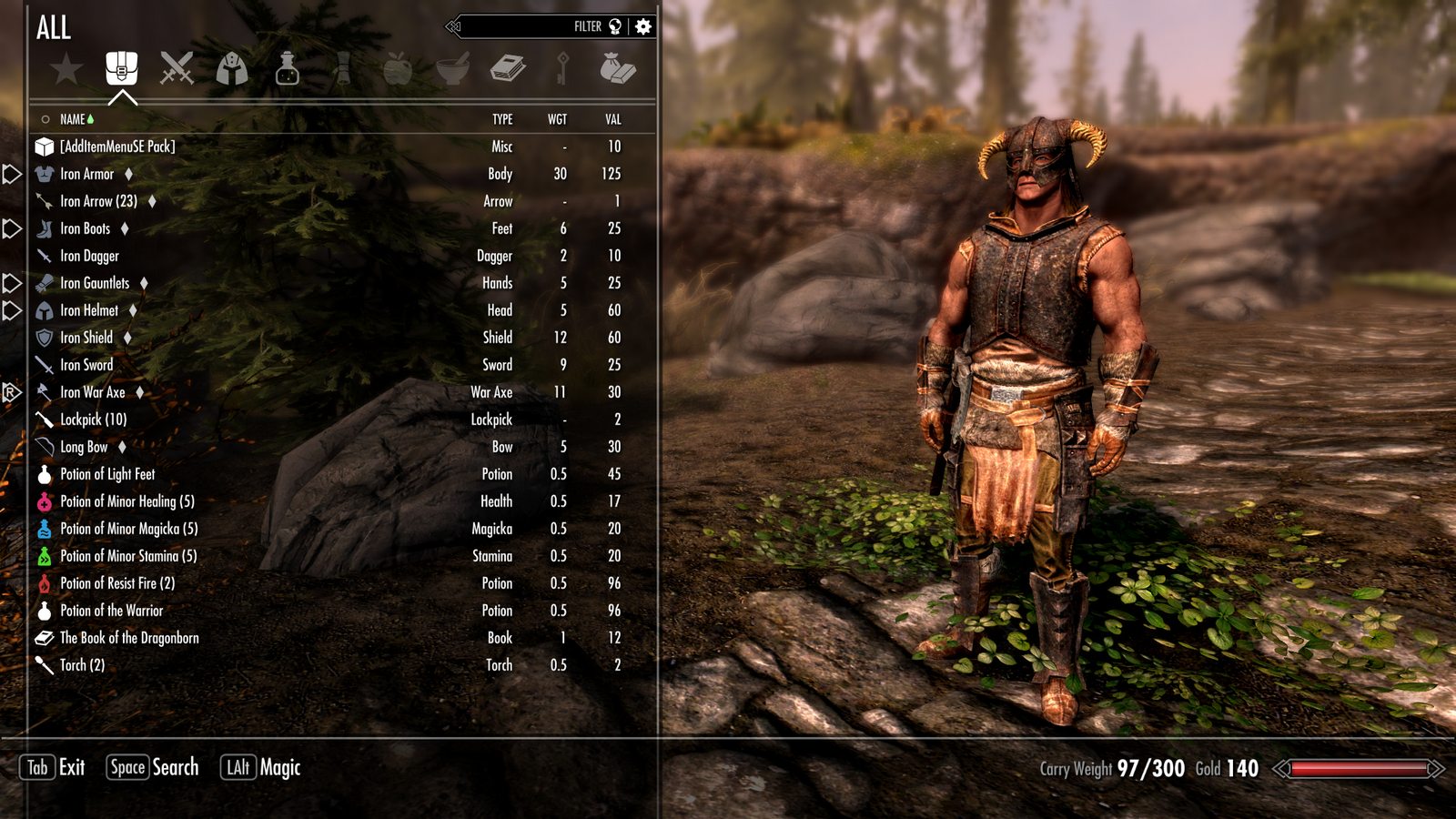Open the Weapons crossed-swords category
The width and height of the screenshot is (1456, 819).
pyautogui.click(x=177, y=69)
